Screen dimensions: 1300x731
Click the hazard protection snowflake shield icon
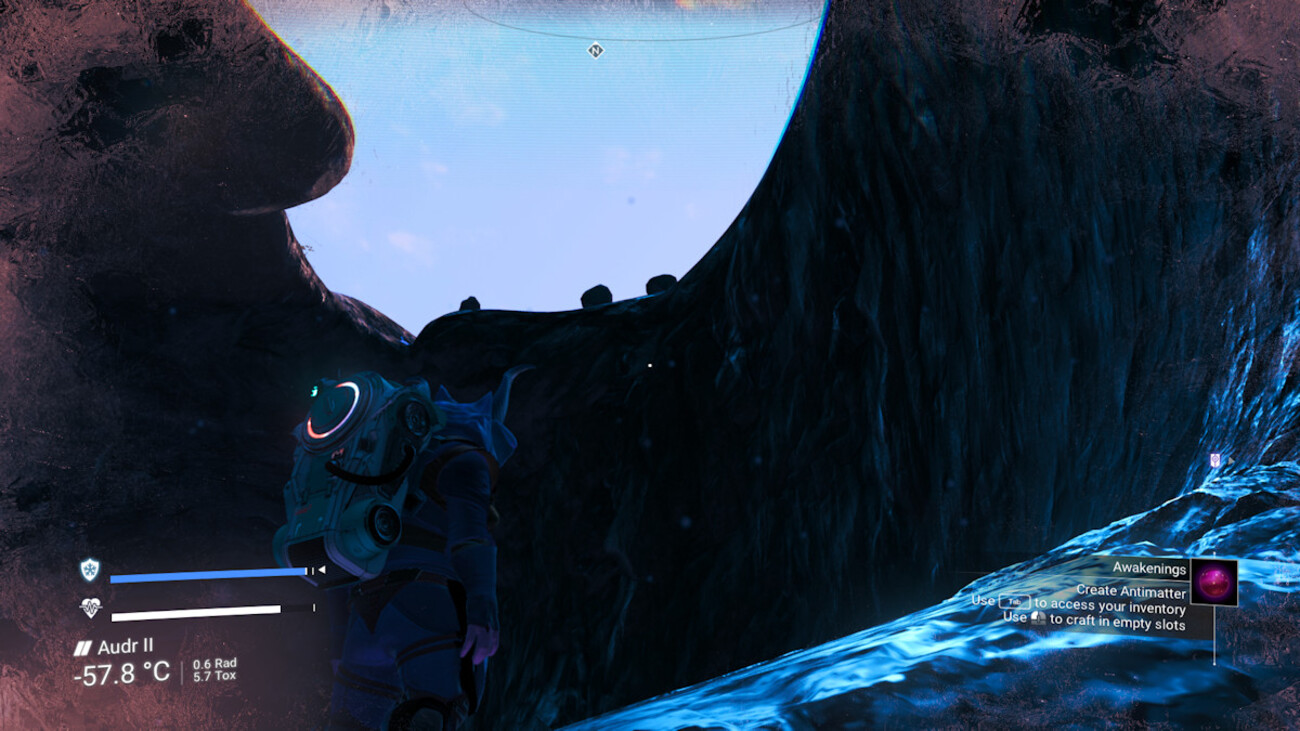pyautogui.click(x=90, y=570)
